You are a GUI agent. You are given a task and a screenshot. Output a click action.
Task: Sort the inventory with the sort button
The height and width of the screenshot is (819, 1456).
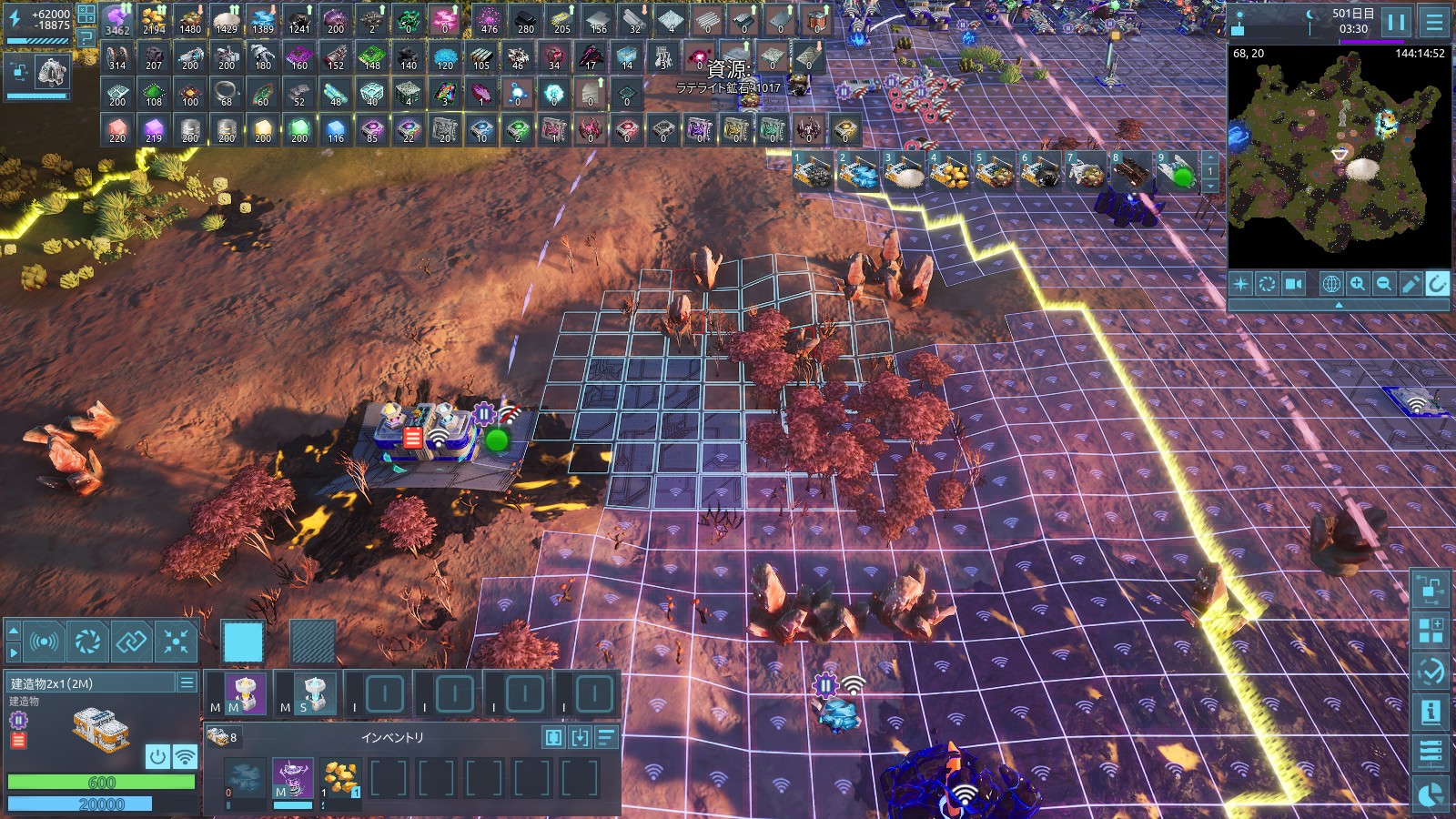coord(607,737)
